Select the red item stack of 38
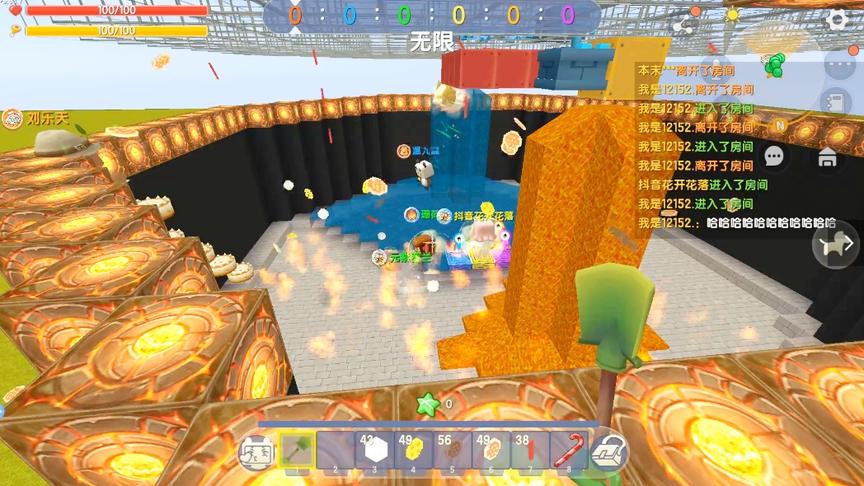 530,451
